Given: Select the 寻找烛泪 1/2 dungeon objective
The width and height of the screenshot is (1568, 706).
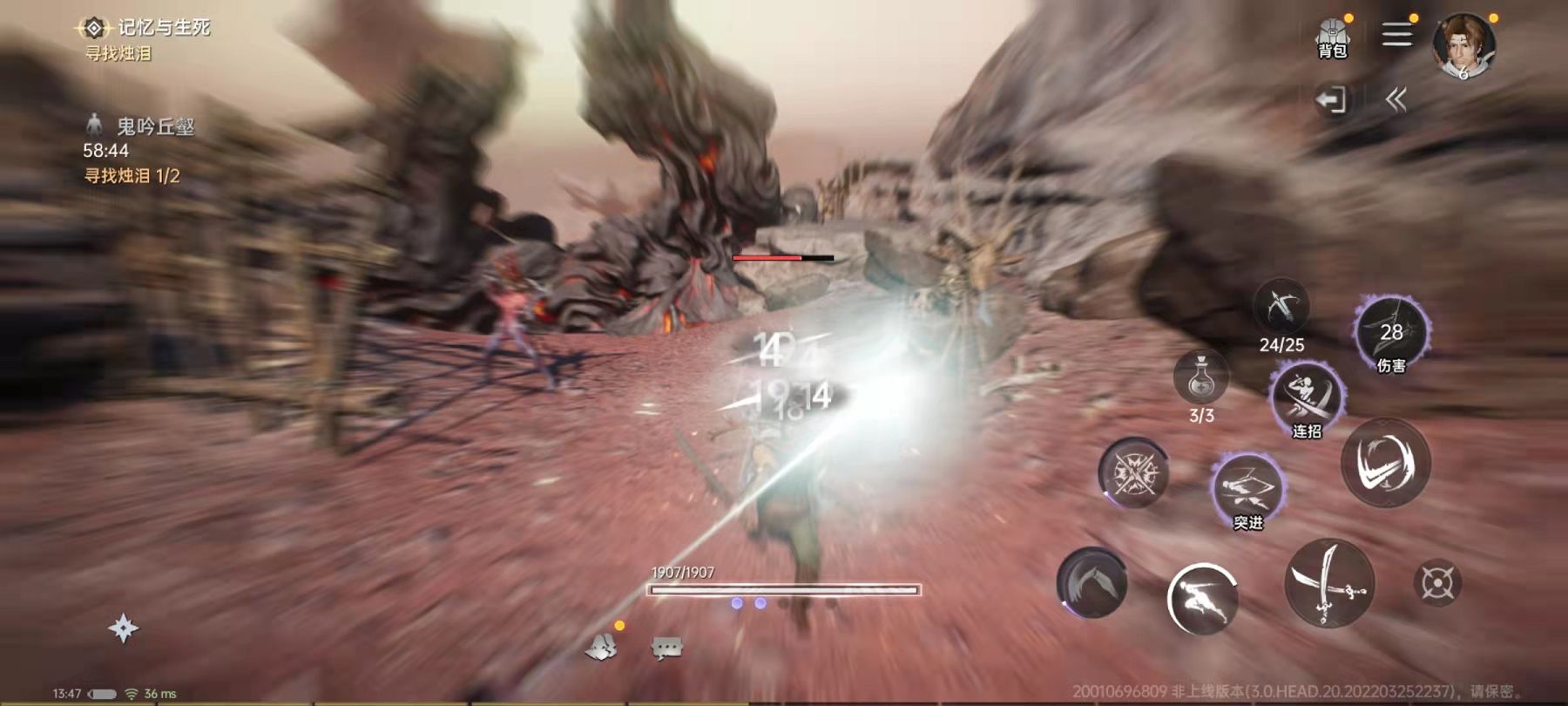Looking at the screenshot, I should click(x=132, y=176).
